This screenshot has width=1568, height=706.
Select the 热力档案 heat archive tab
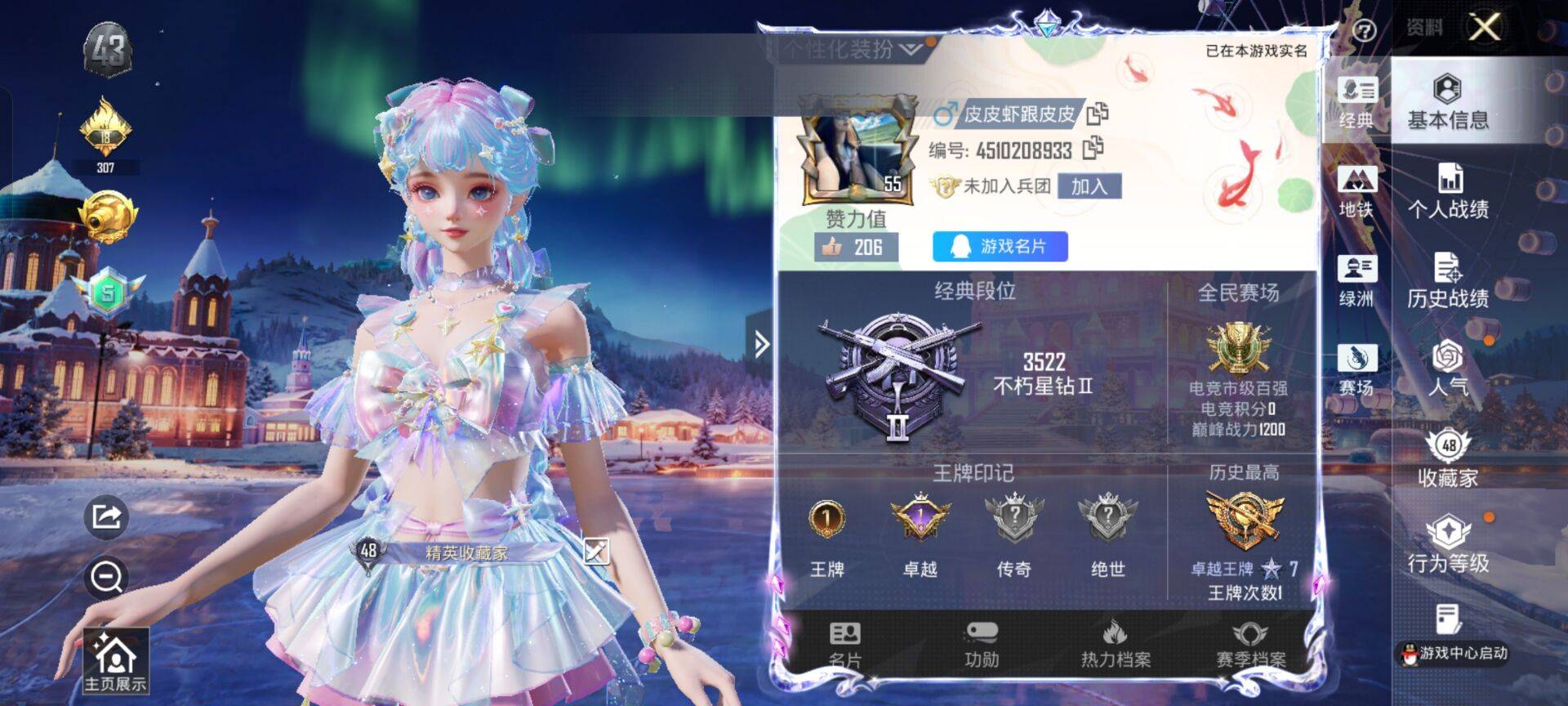pyautogui.click(x=1115, y=644)
